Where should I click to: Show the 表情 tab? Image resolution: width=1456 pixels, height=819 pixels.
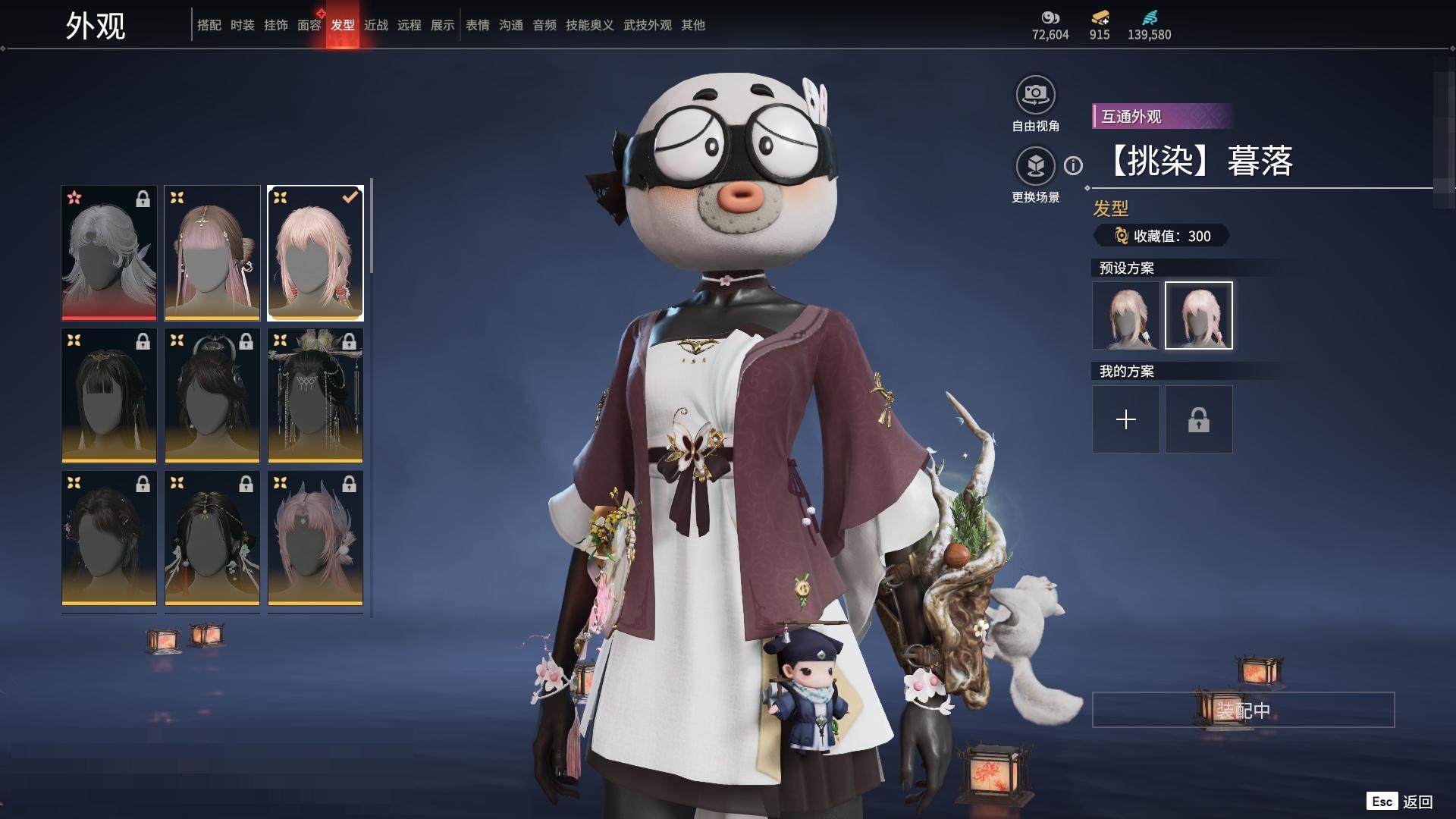(477, 25)
